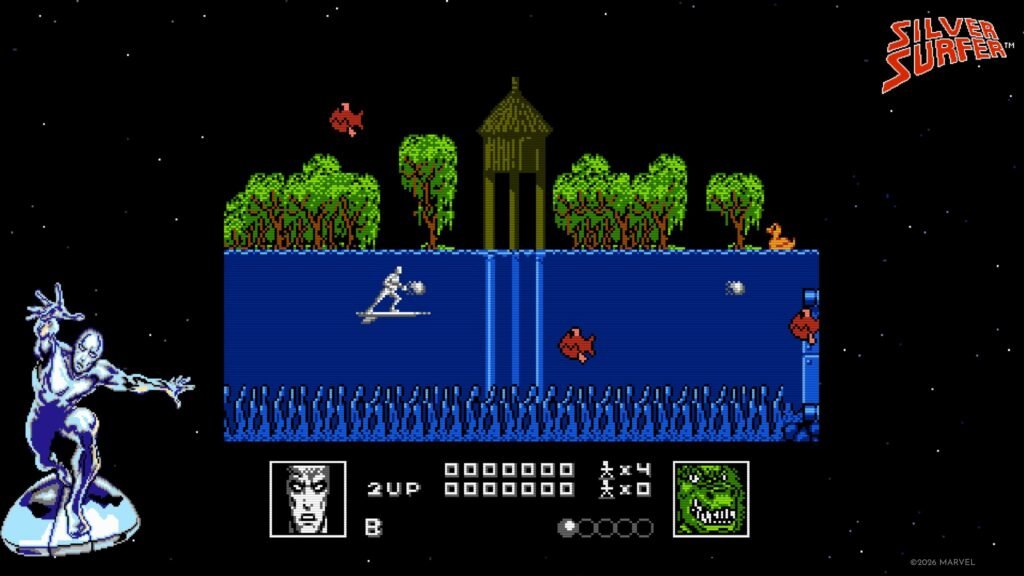
Task: Click the Silver Surfer face portrait
Action: tap(308, 498)
